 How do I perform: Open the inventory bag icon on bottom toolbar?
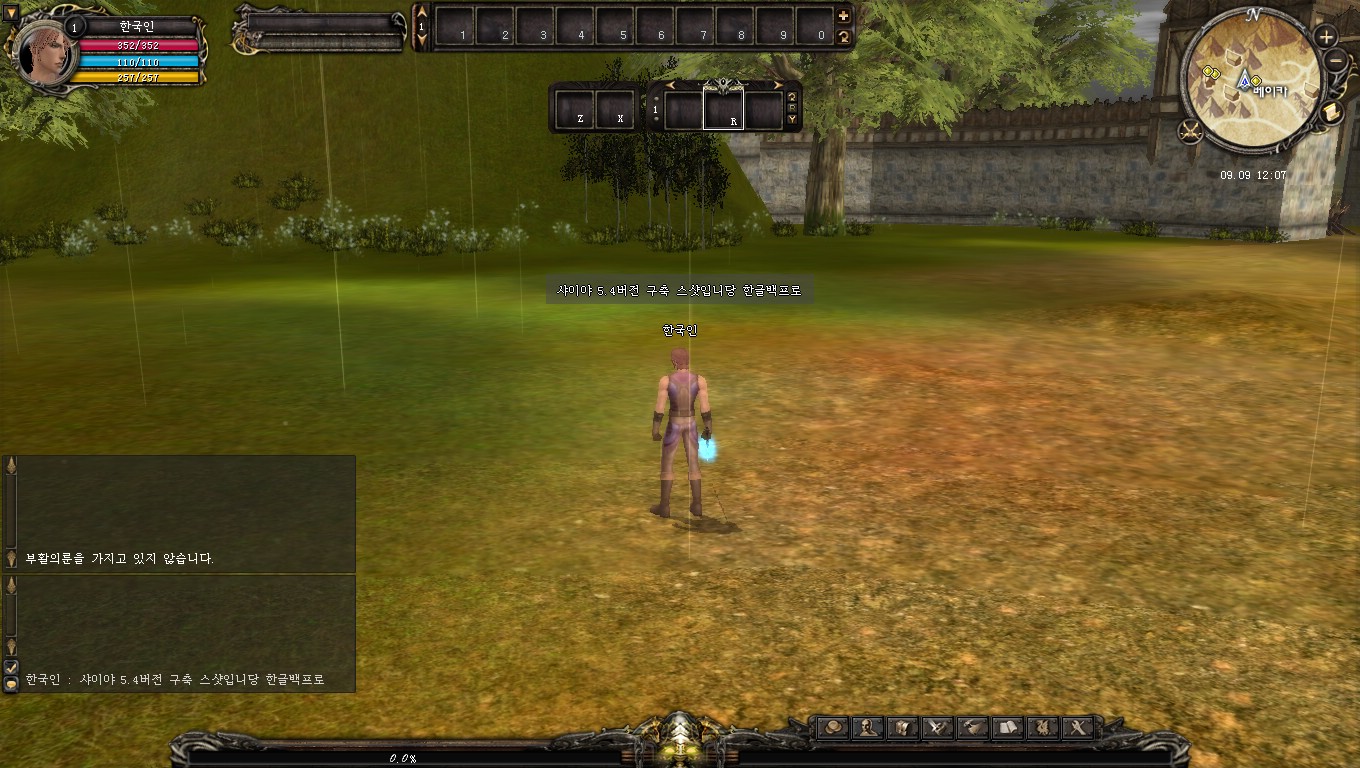coord(900,727)
